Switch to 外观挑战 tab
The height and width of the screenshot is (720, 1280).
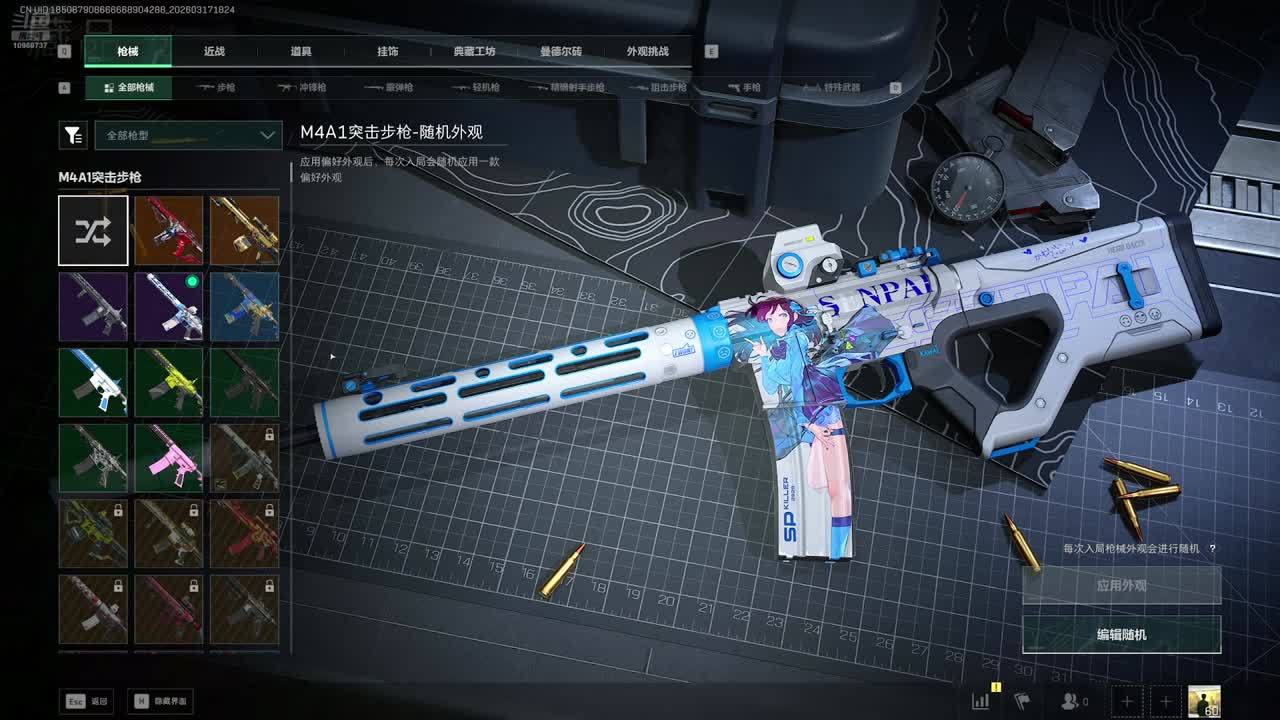647,51
